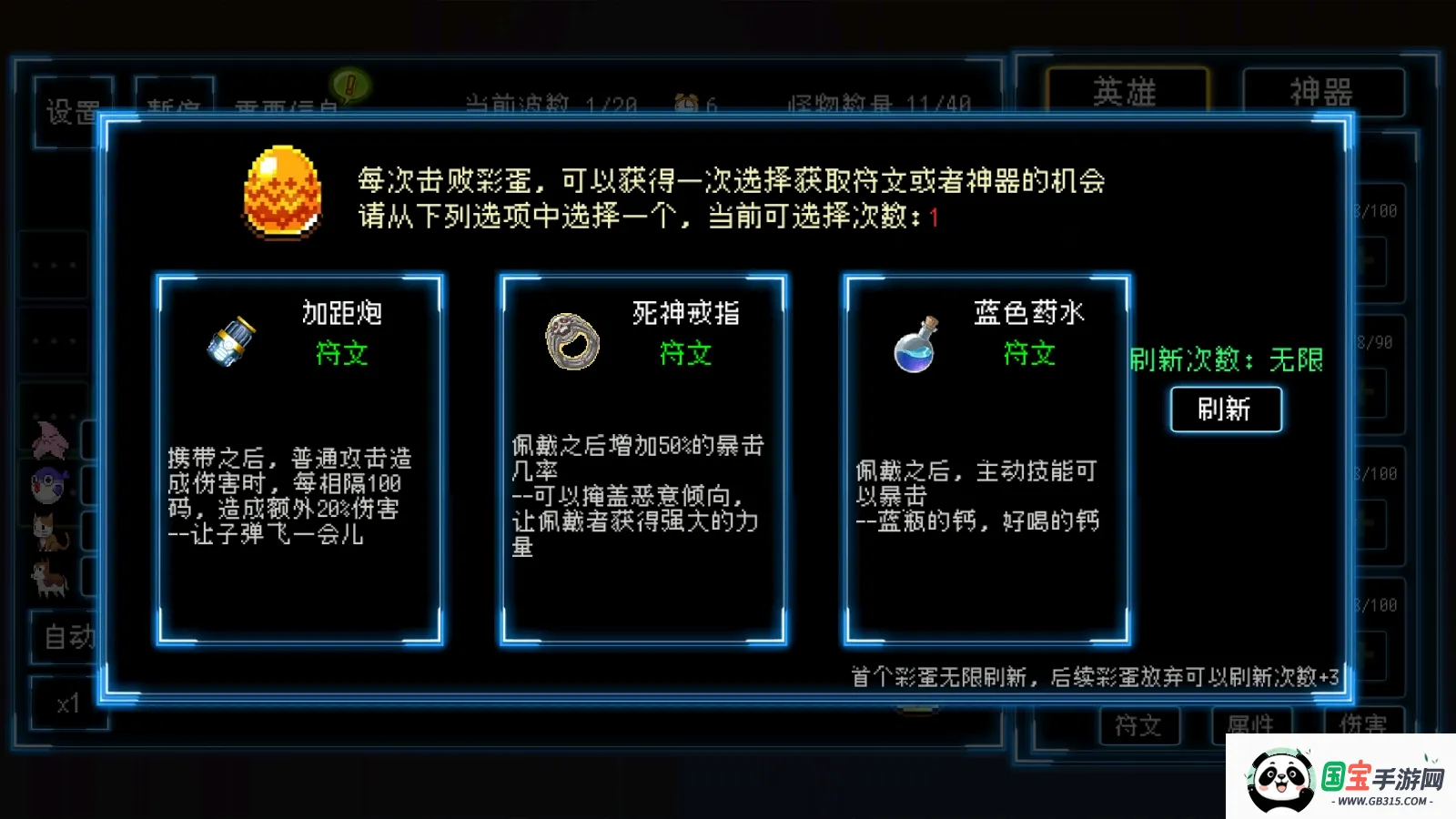Click the 死神戒指 skull ring icon
Screen dimensions: 1456x819
pyautogui.click(x=571, y=341)
